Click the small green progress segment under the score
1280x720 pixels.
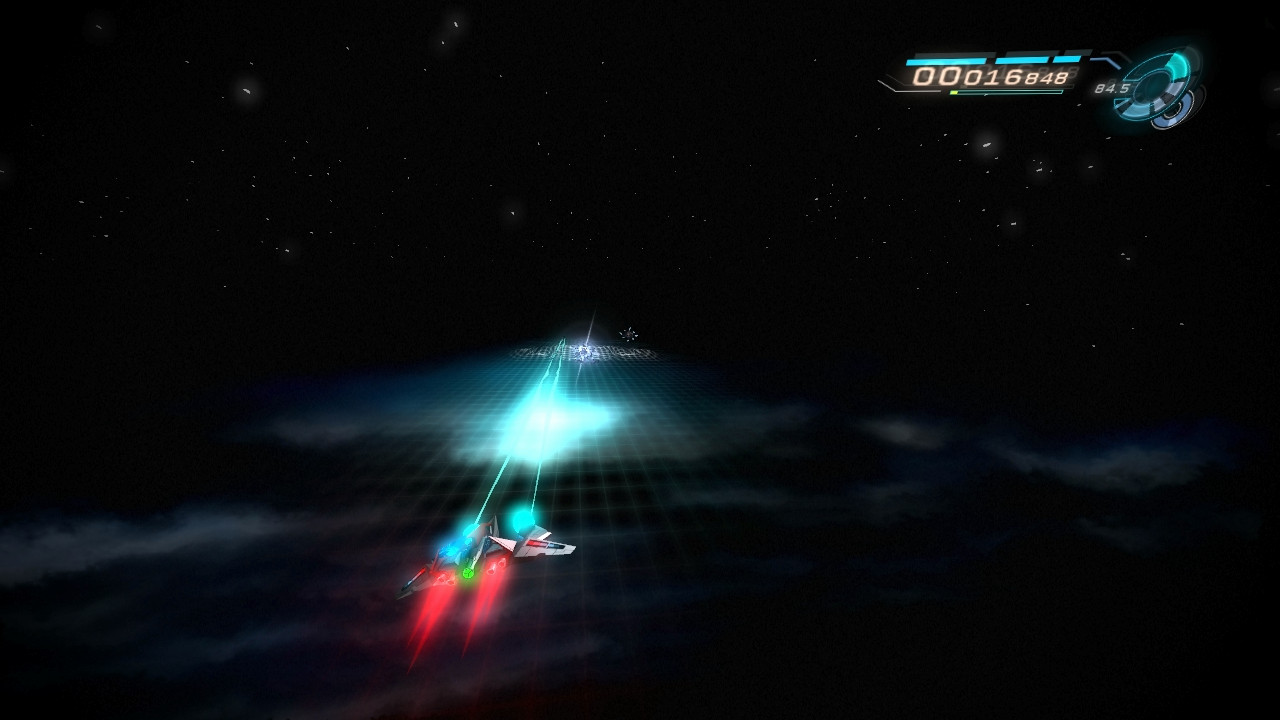point(956,90)
